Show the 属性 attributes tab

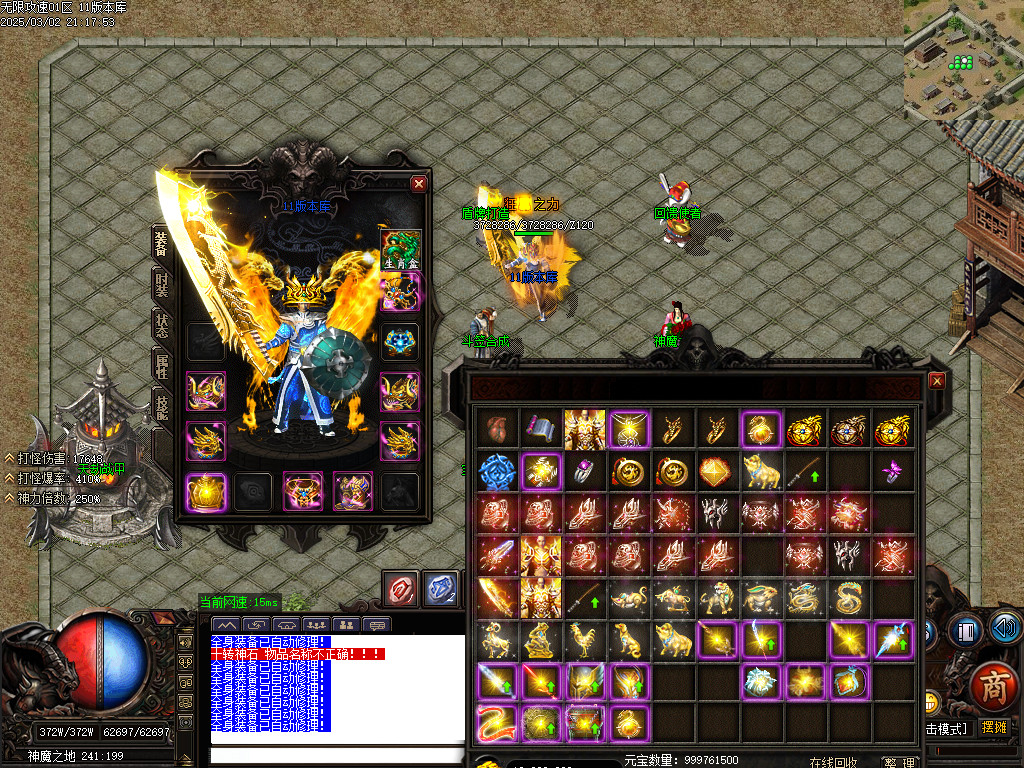pos(162,366)
